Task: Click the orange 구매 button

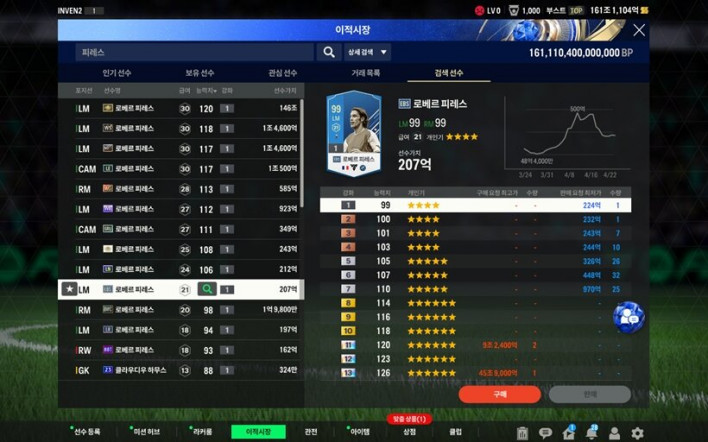Action: (499, 394)
